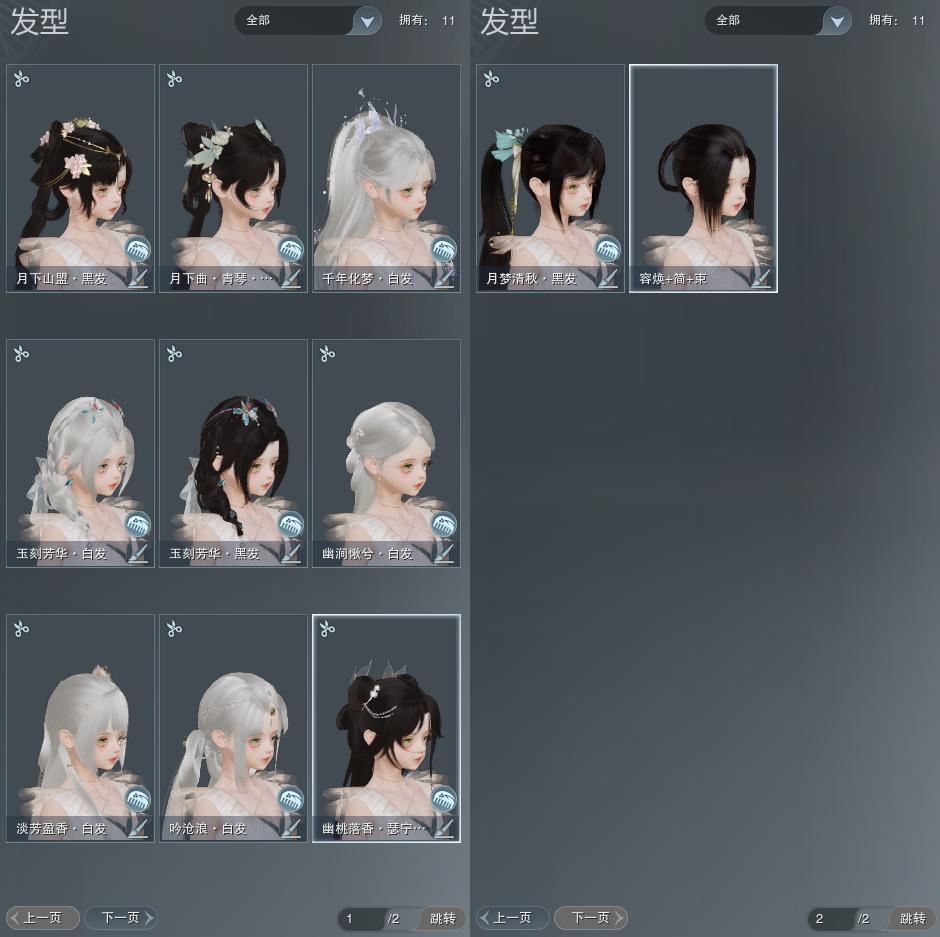940x937 pixels.
Task: Click the comb icon on 千年化梦·白发
Action: (x=443, y=249)
